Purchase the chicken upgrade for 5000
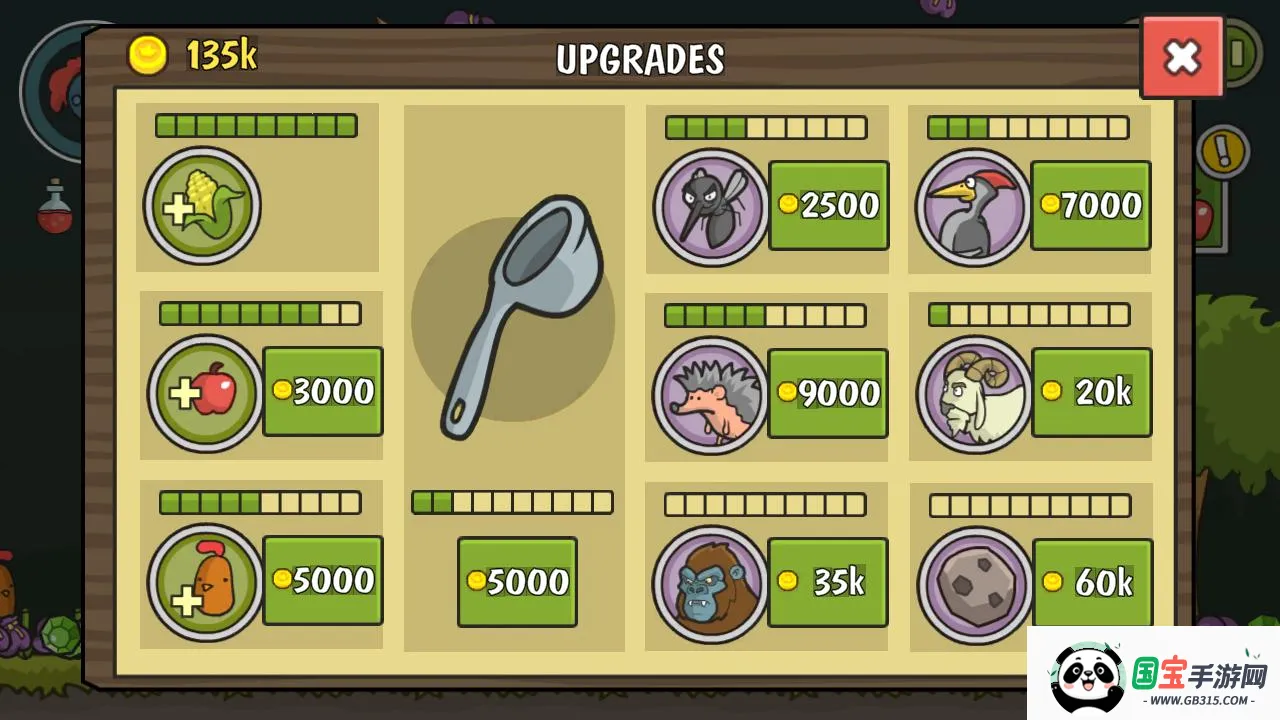This screenshot has width=1280, height=720. (x=322, y=580)
